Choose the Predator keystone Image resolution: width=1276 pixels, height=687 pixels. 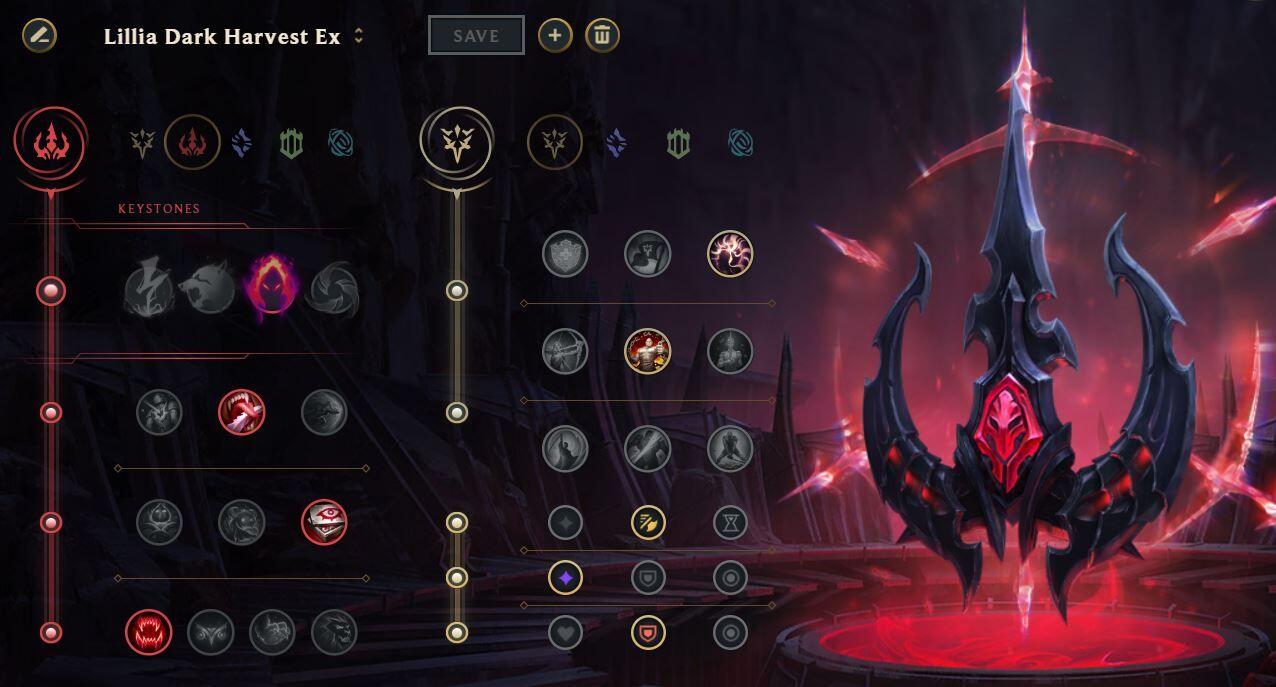(209, 291)
